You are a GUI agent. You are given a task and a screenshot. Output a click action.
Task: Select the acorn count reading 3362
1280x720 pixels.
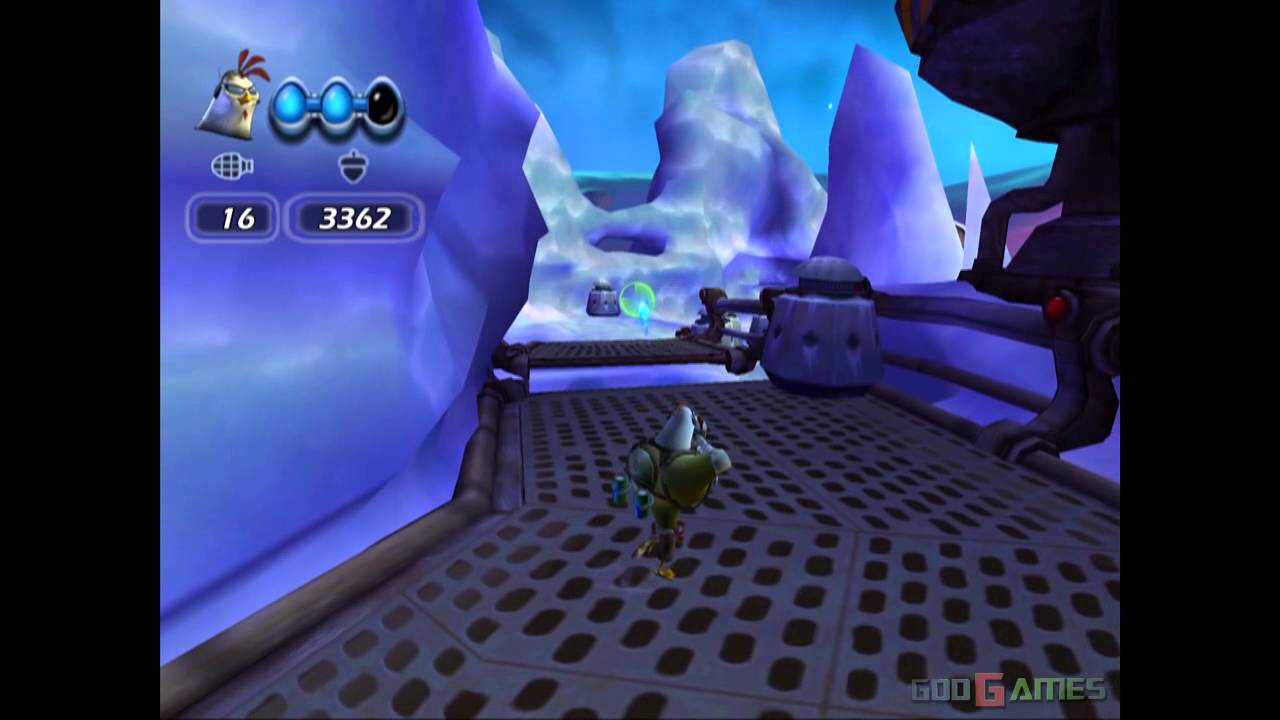click(356, 218)
